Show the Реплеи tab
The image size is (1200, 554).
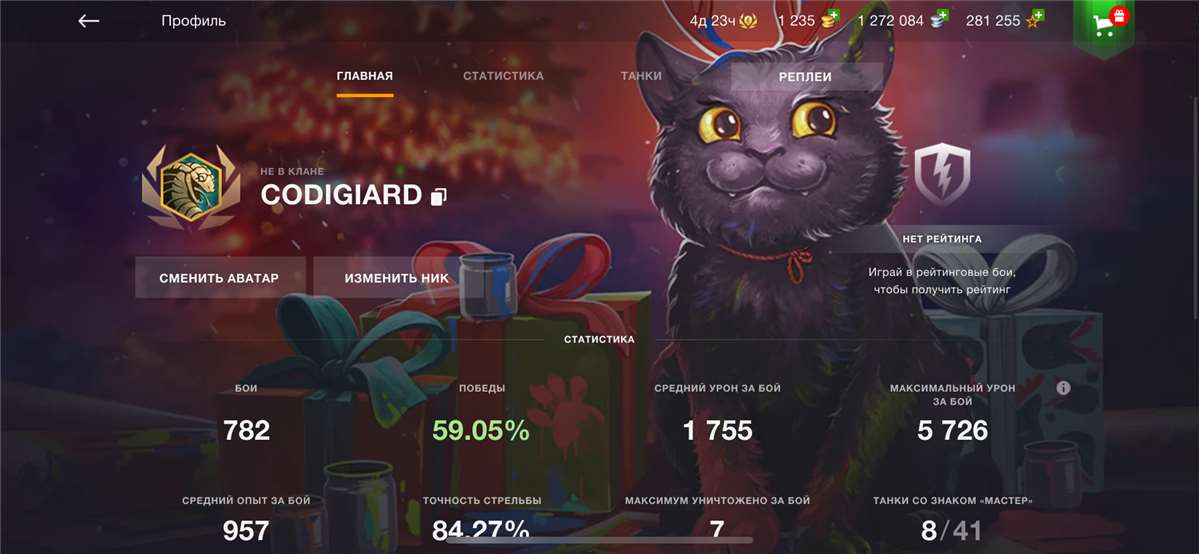(806, 76)
